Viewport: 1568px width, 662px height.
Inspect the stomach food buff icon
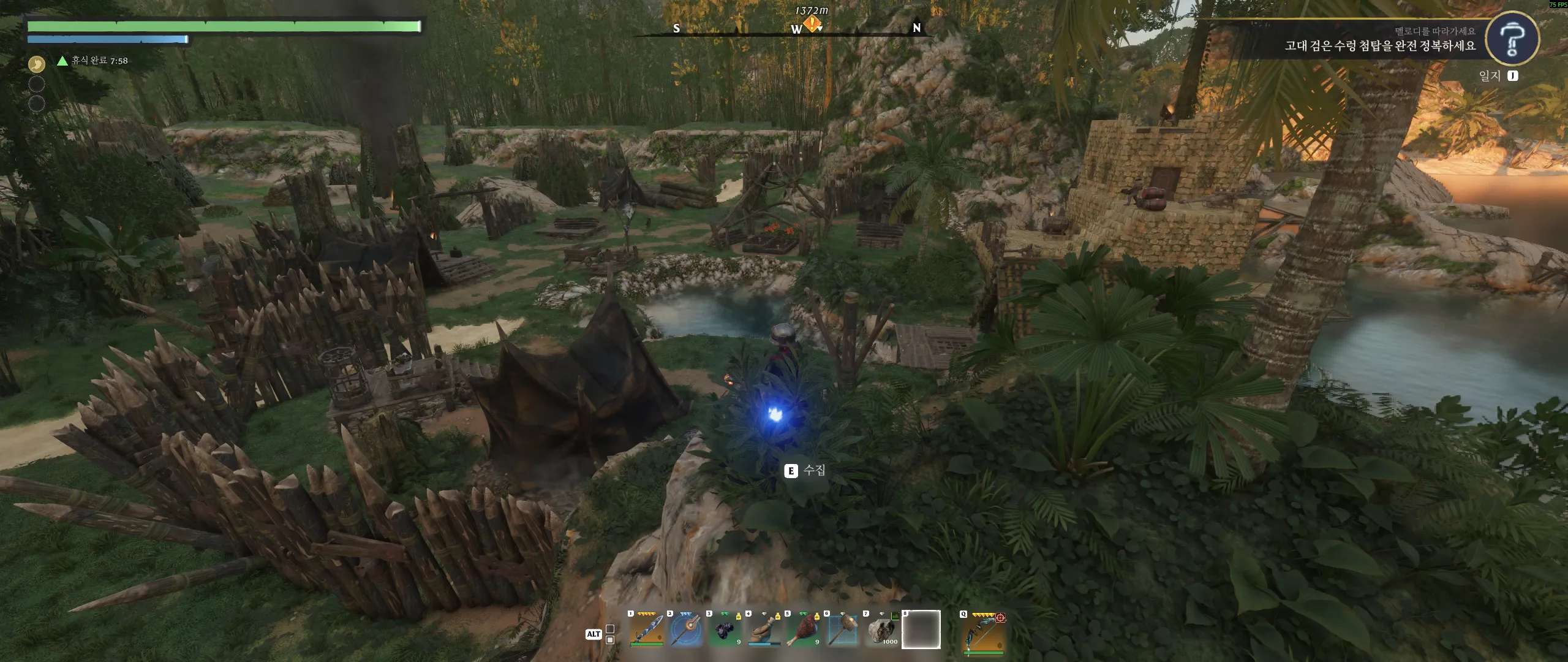coord(37,63)
